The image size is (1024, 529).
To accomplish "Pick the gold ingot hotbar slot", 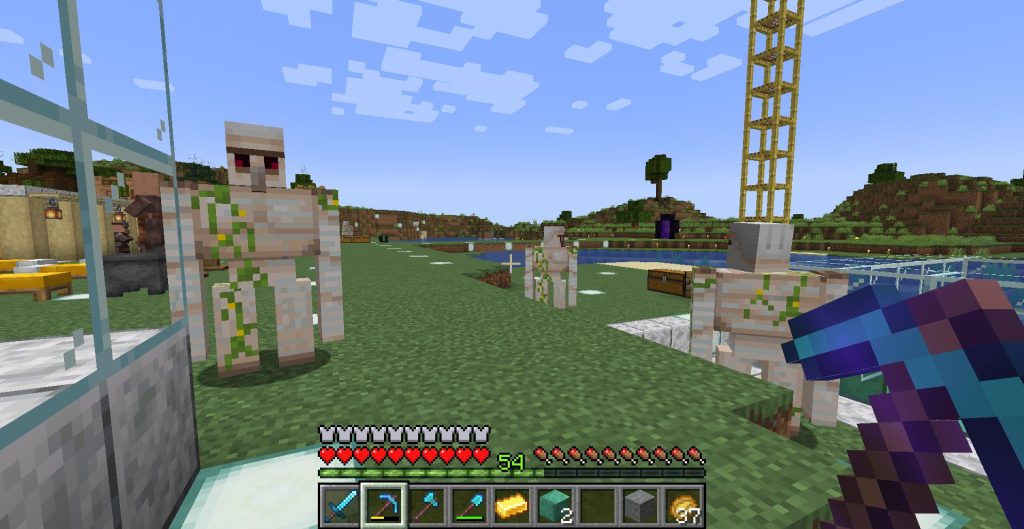I will tap(513, 505).
